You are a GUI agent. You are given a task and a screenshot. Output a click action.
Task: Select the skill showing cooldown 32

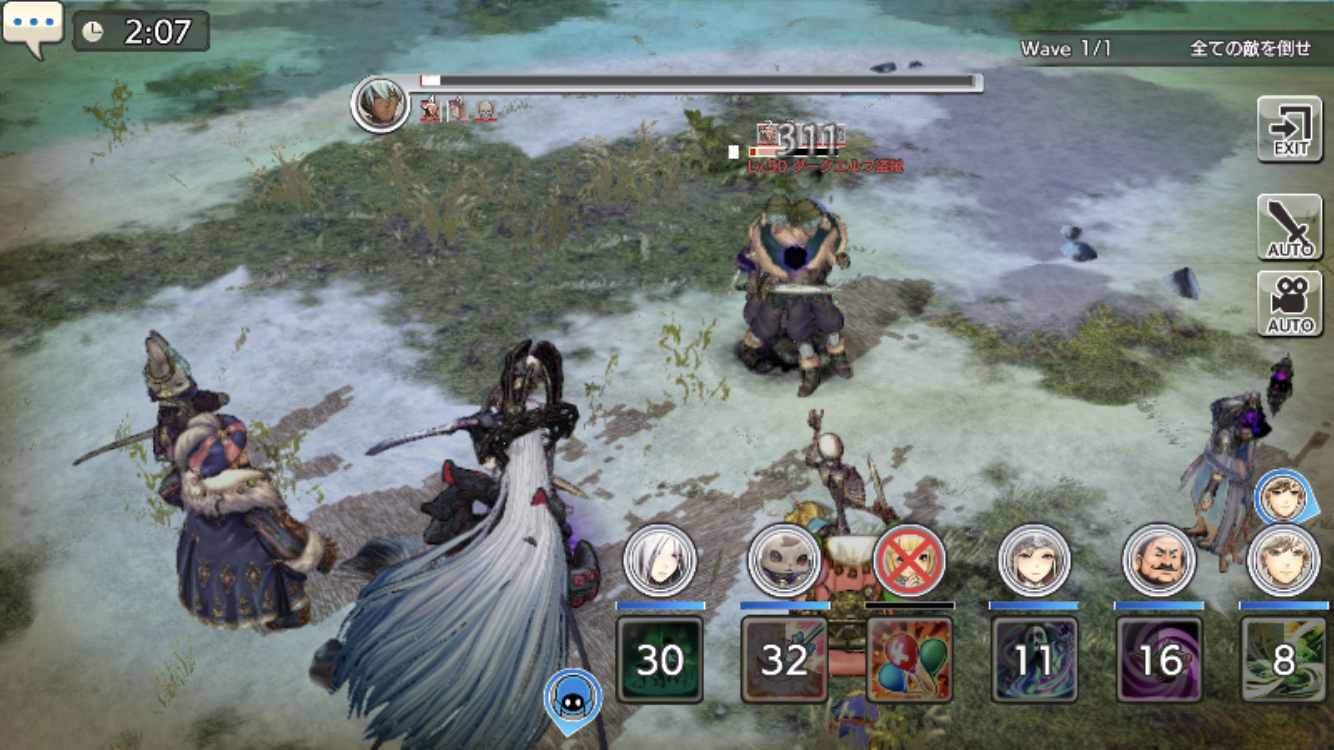click(x=784, y=659)
